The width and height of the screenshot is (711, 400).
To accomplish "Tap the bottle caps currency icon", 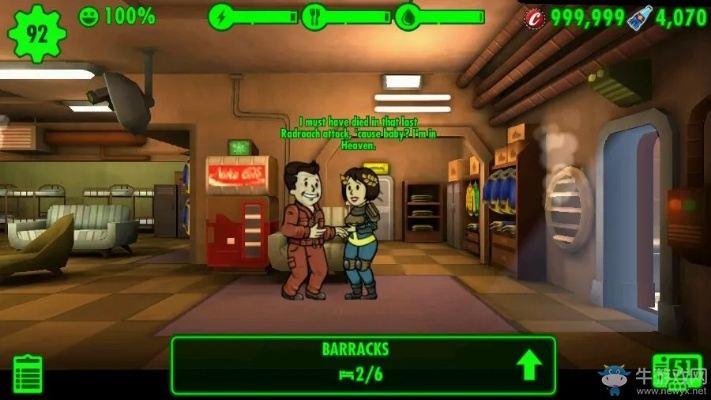I will click(x=535, y=17).
